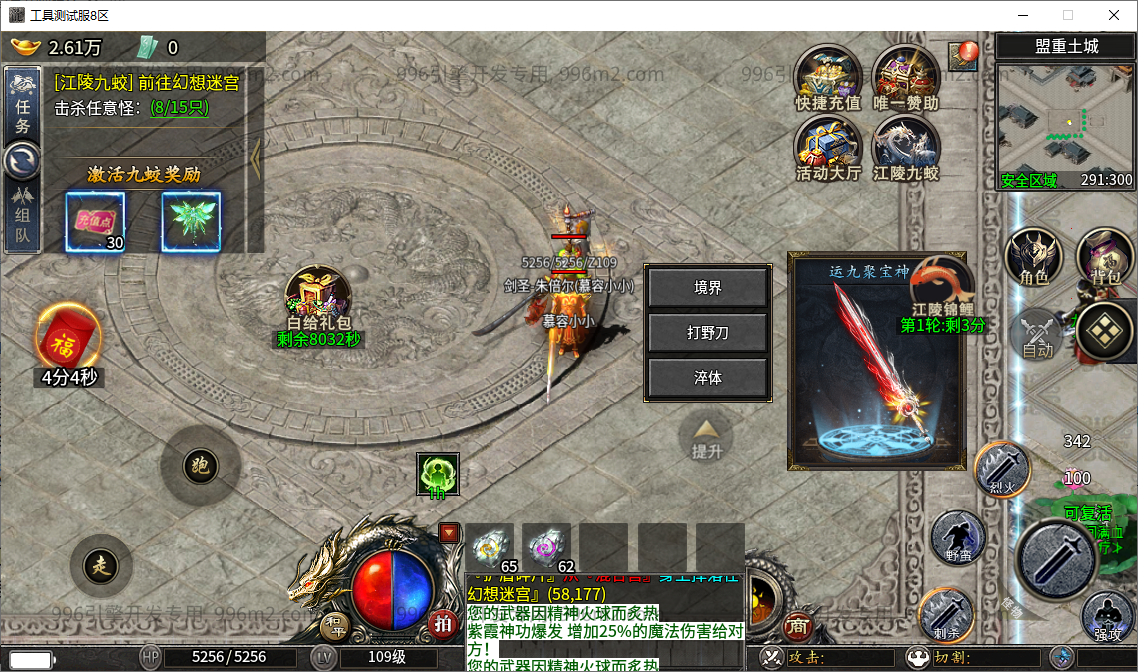
Task: Open the red 福 envelope
Action: point(68,338)
